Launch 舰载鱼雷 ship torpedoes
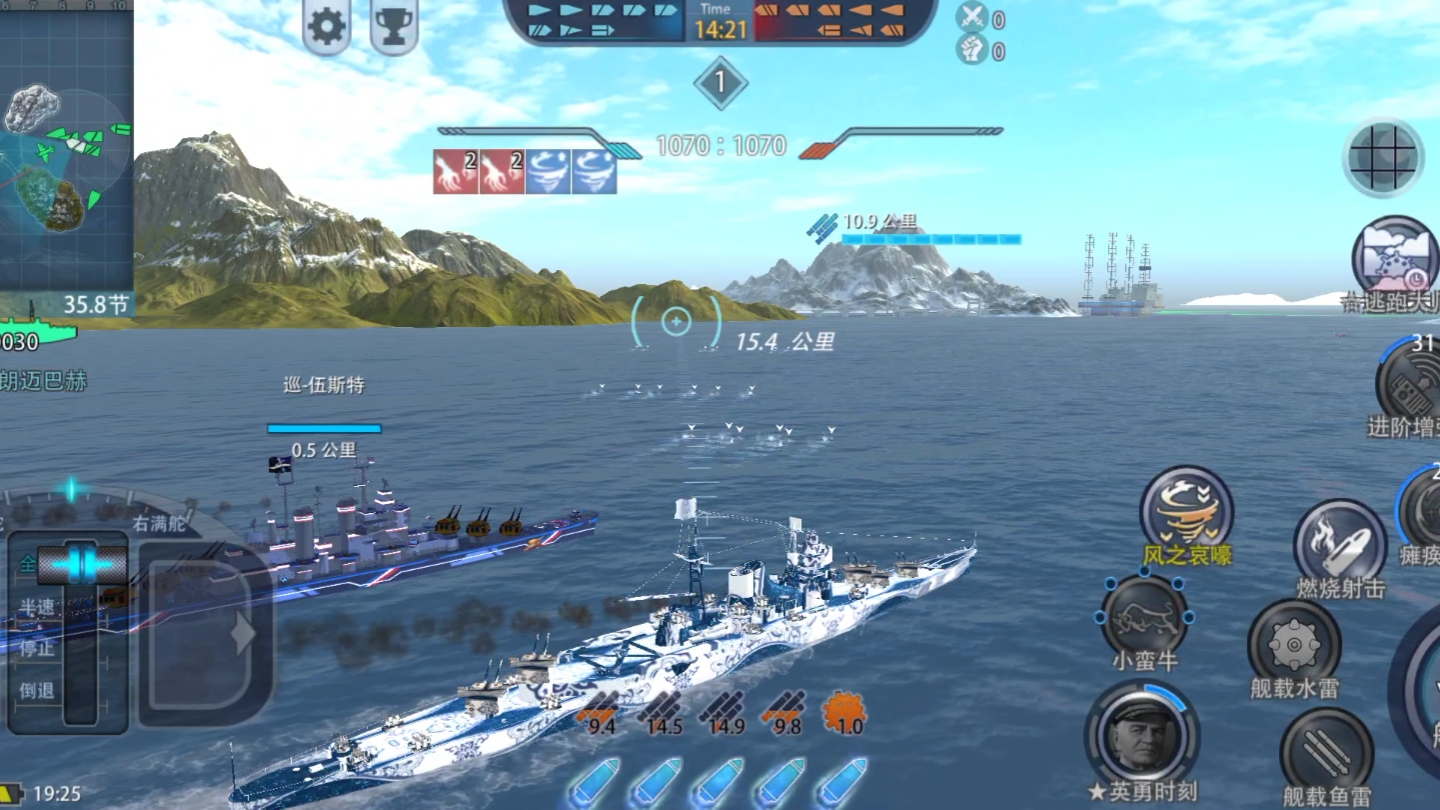The height and width of the screenshot is (810, 1440). pos(1326,753)
